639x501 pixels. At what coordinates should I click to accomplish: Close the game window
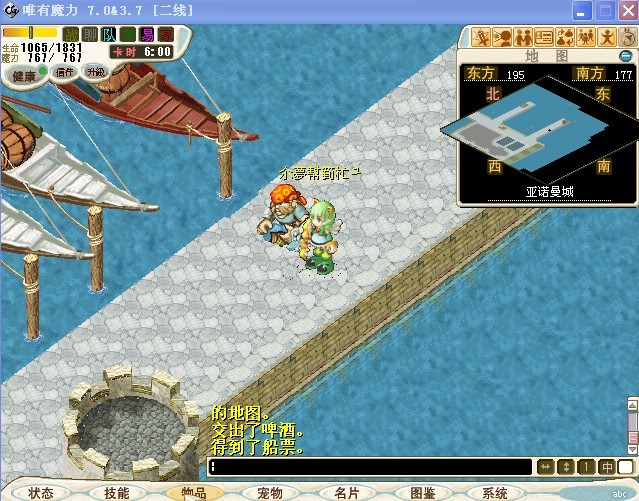click(626, 11)
